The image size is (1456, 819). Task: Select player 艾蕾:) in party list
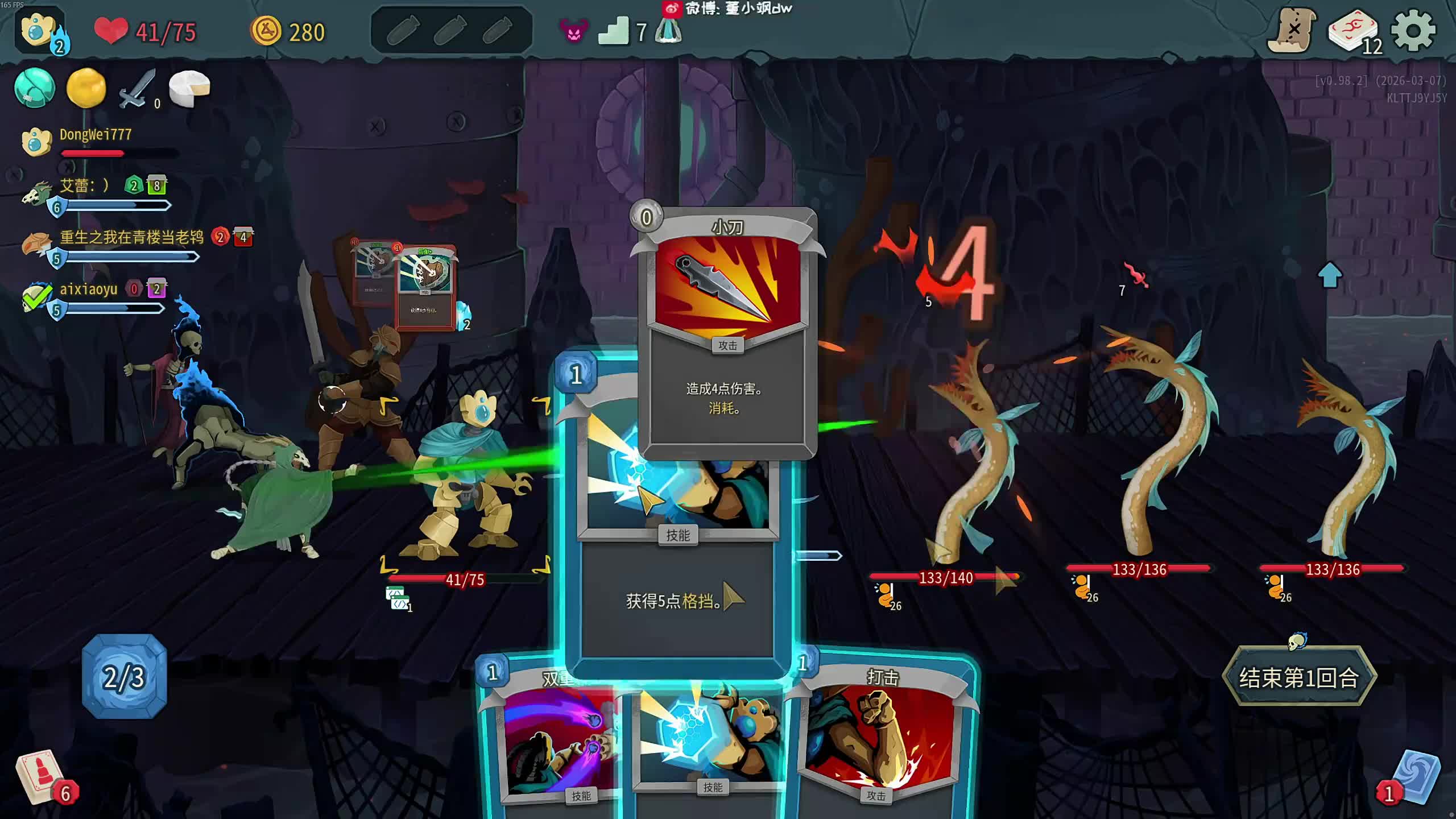84,186
